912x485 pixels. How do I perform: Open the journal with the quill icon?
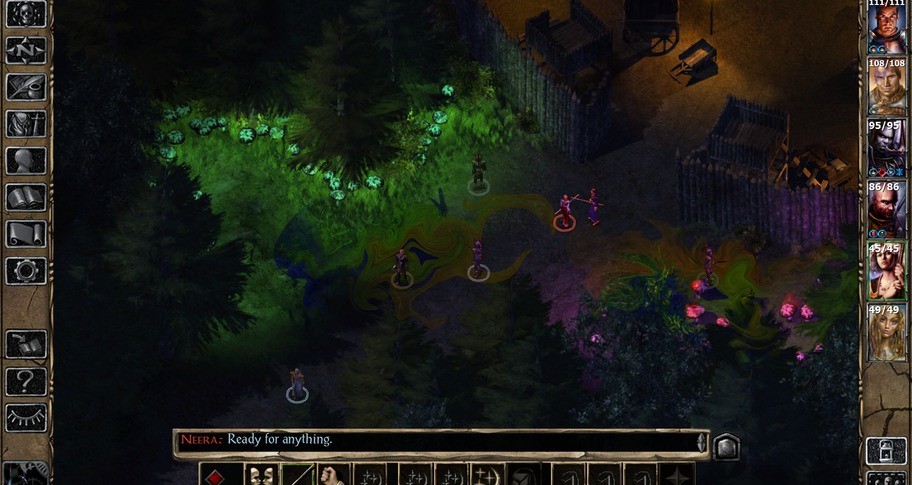(26, 86)
